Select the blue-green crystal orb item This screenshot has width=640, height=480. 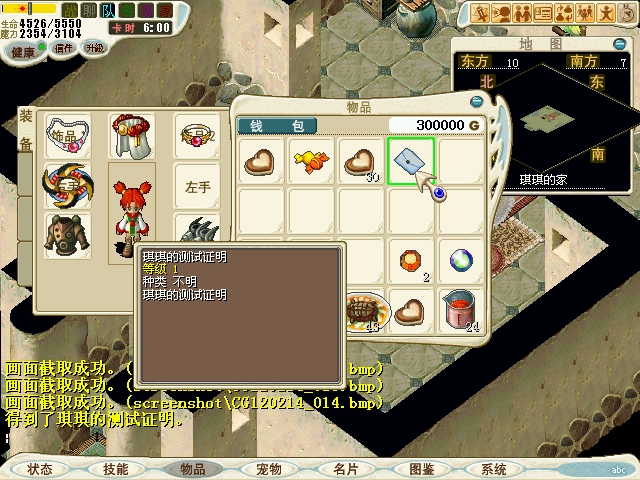(460, 260)
